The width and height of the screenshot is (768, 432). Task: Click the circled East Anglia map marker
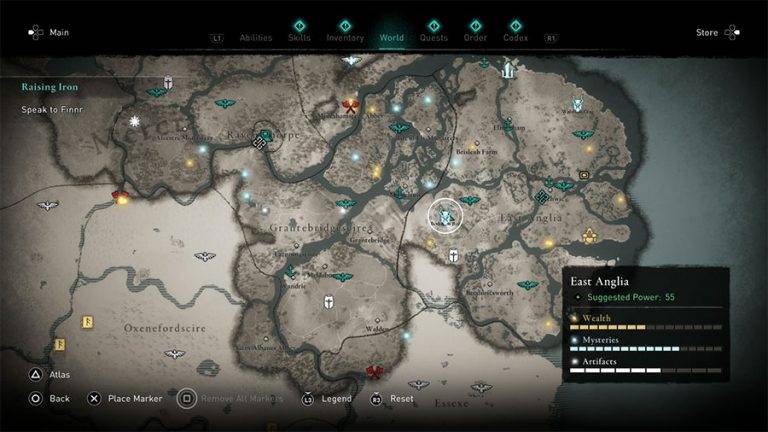[445, 214]
